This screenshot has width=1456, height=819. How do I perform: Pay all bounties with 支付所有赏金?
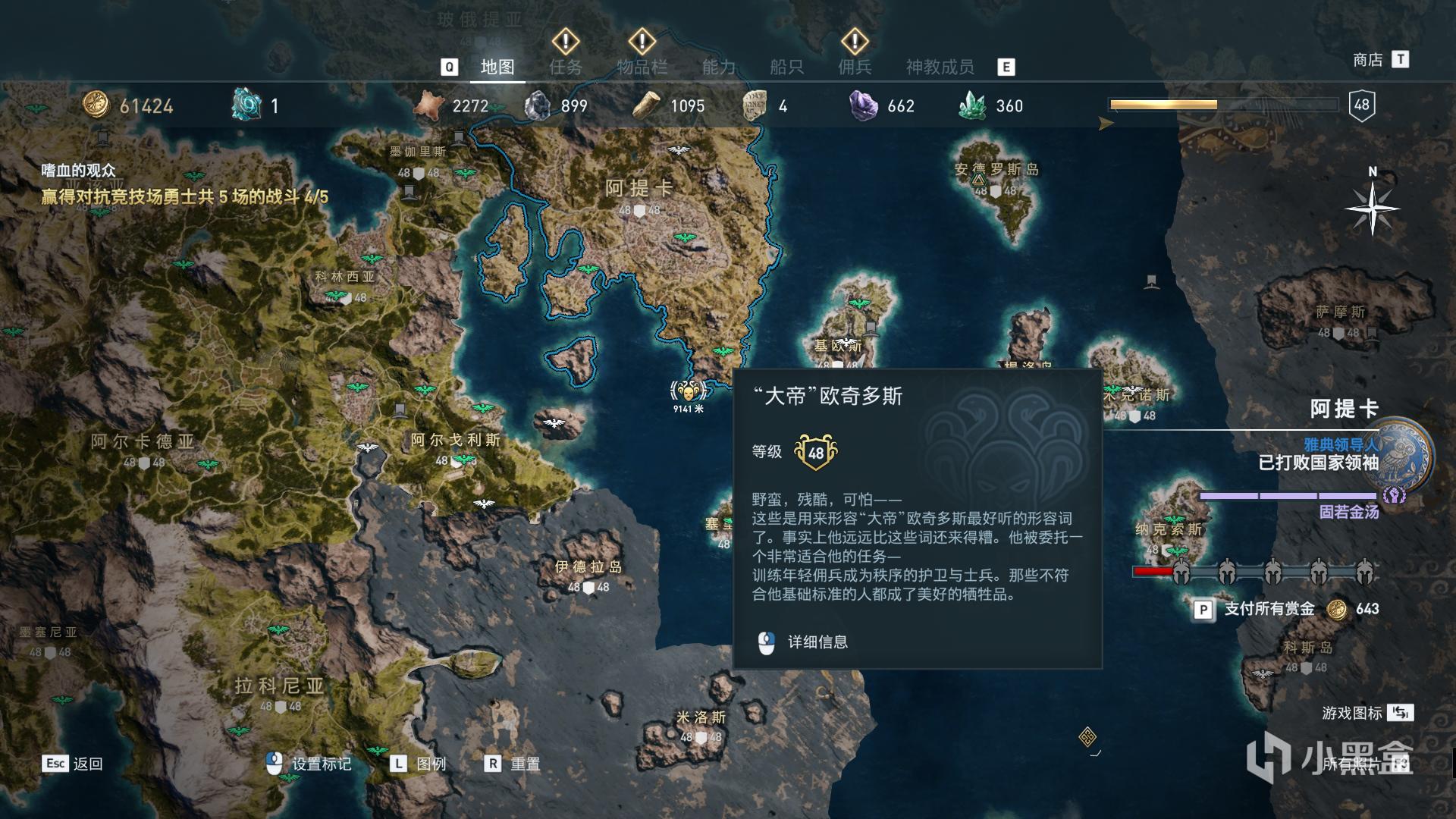(x=1269, y=609)
